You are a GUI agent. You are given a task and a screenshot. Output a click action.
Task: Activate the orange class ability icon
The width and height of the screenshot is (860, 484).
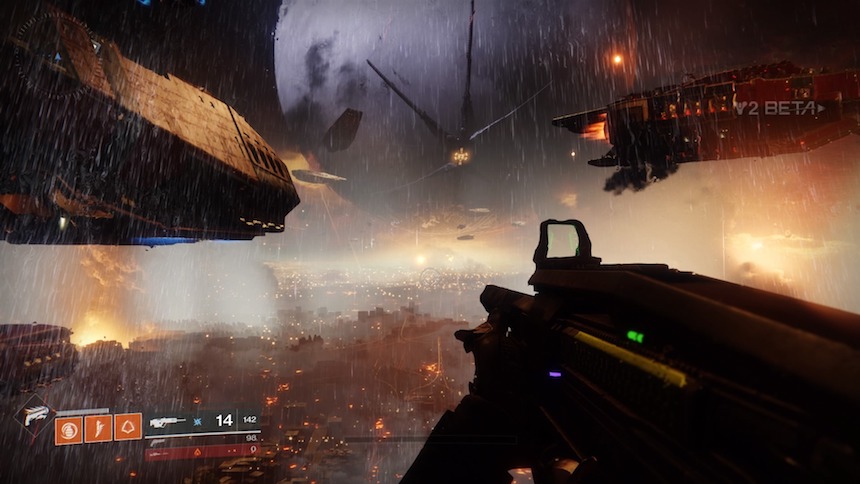(x=128, y=428)
